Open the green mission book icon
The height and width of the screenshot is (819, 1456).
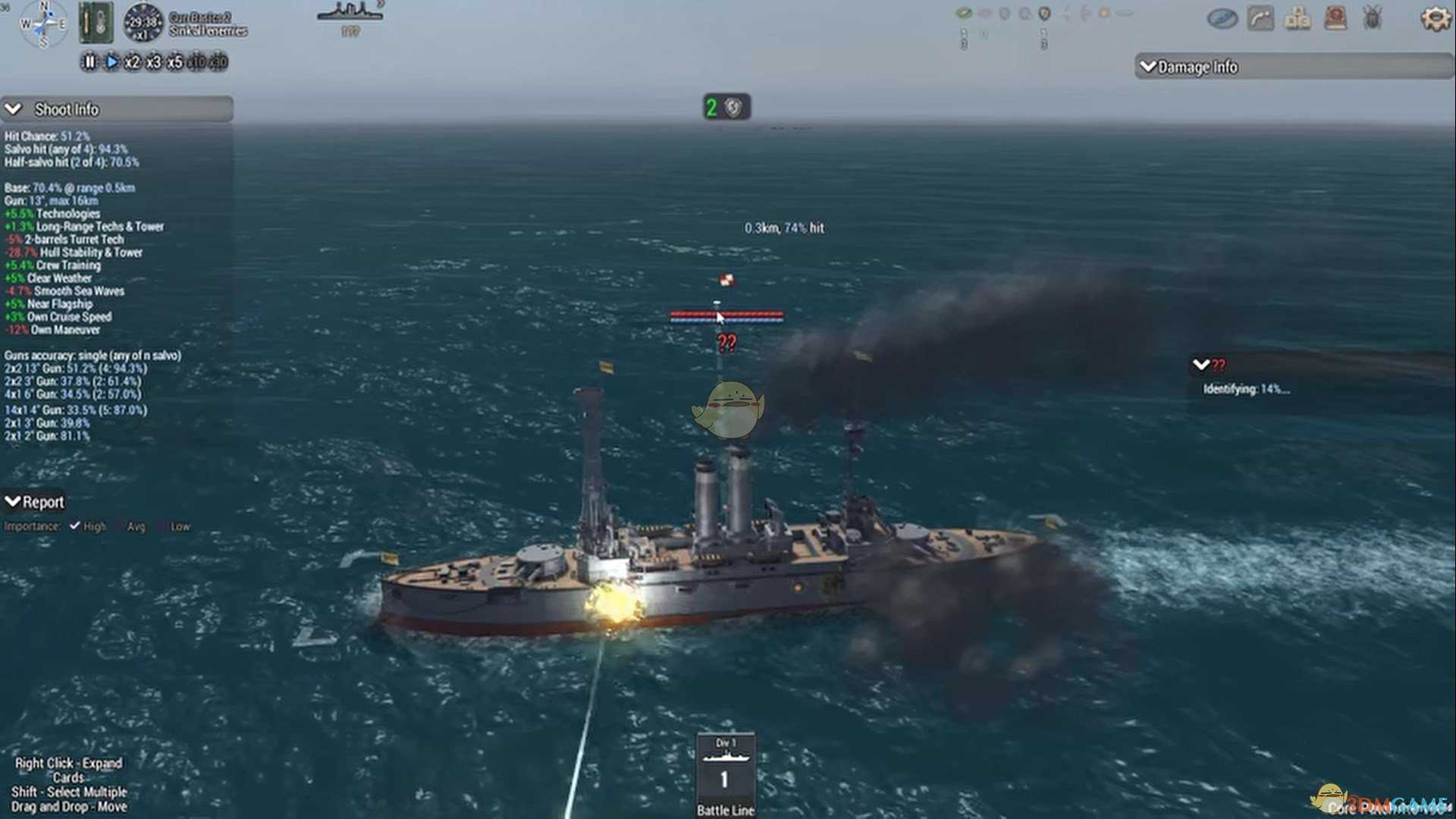click(x=96, y=22)
